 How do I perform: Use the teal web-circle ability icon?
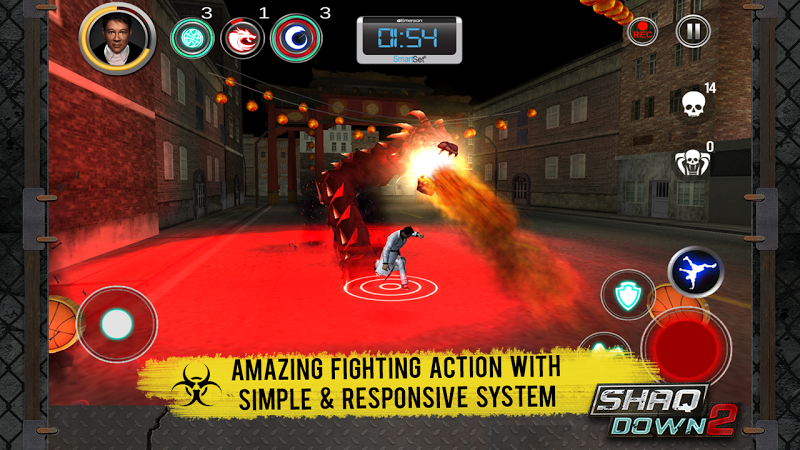(x=190, y=37)
